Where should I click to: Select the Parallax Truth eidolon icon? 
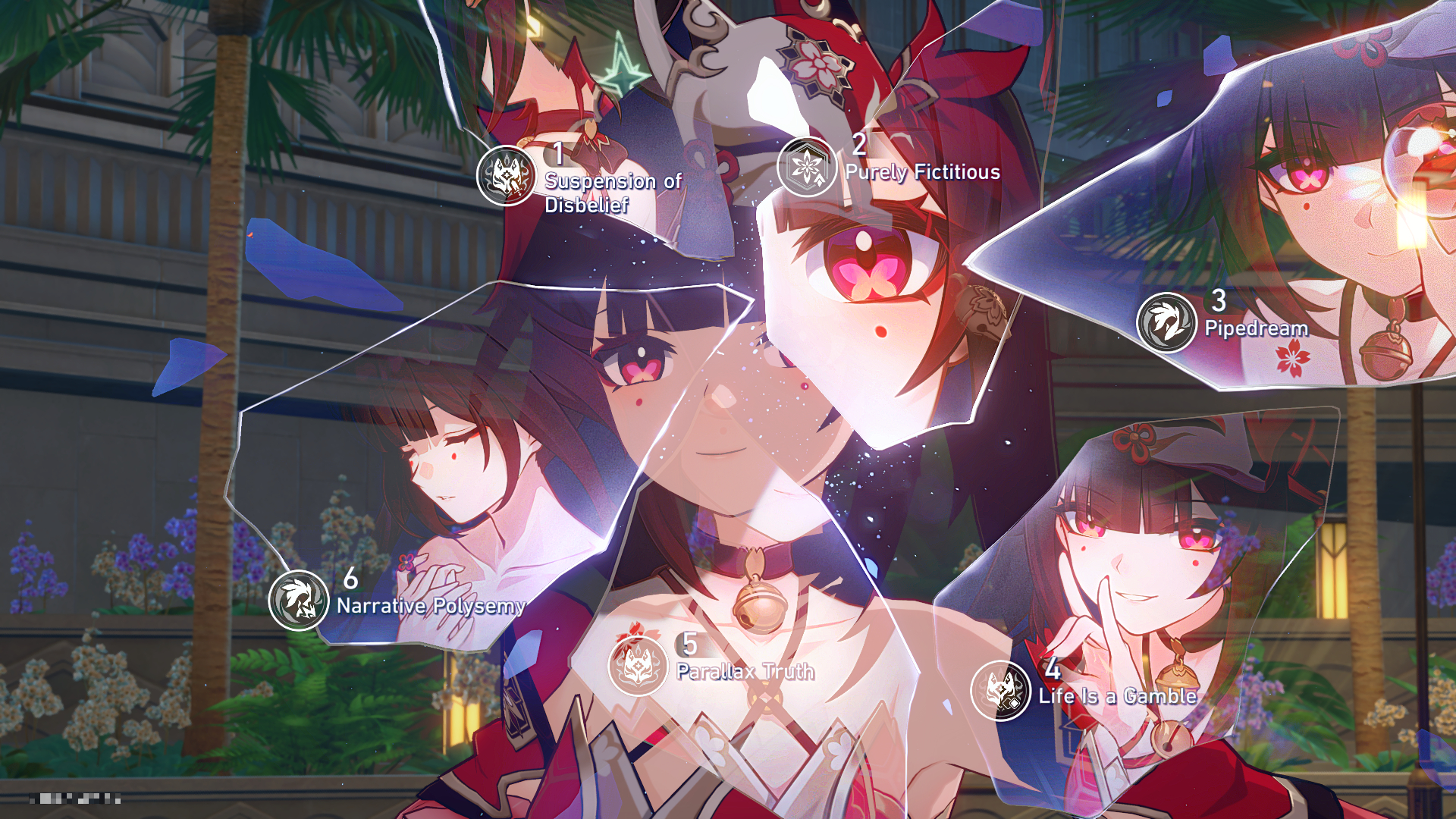pyautogui.click(x=638, y=666)
